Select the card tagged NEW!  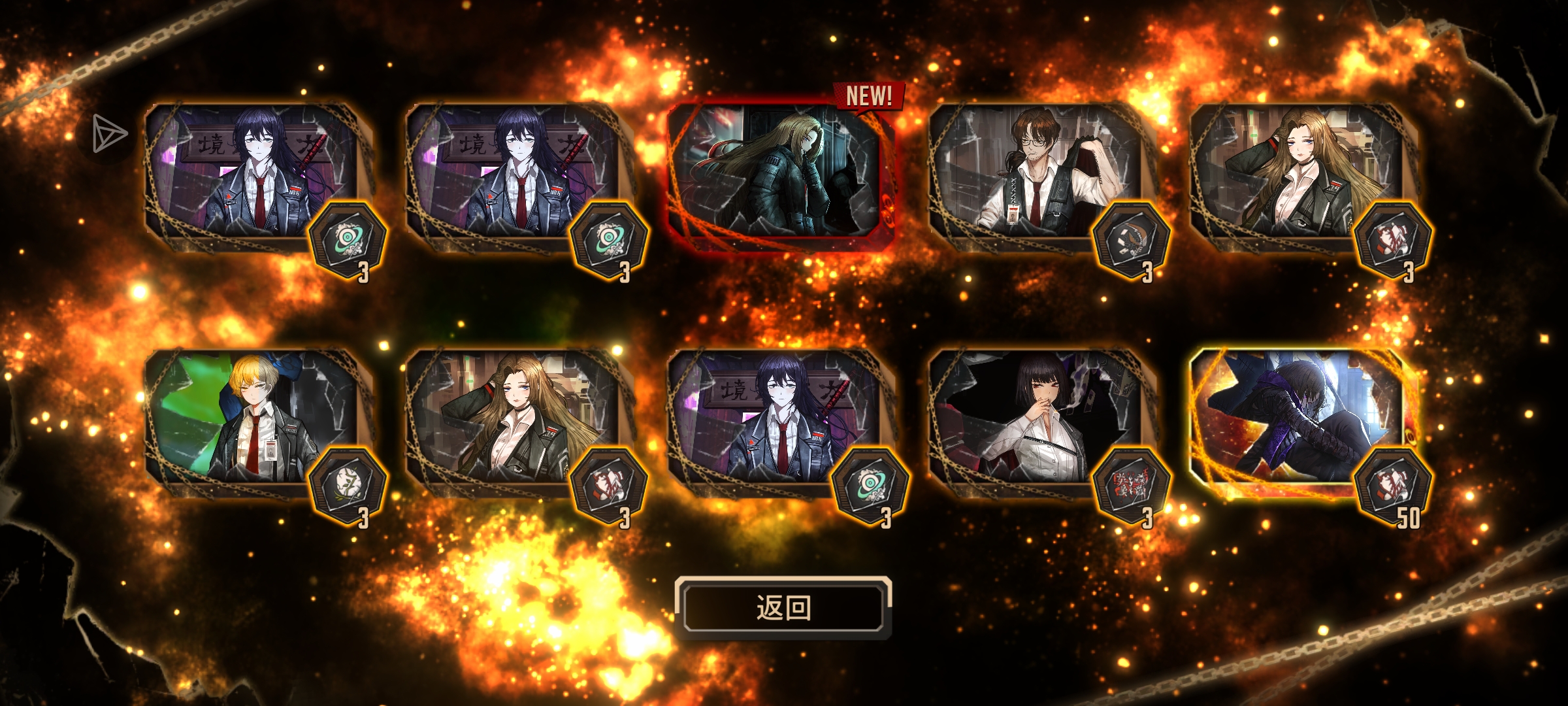tap(781, 173)
